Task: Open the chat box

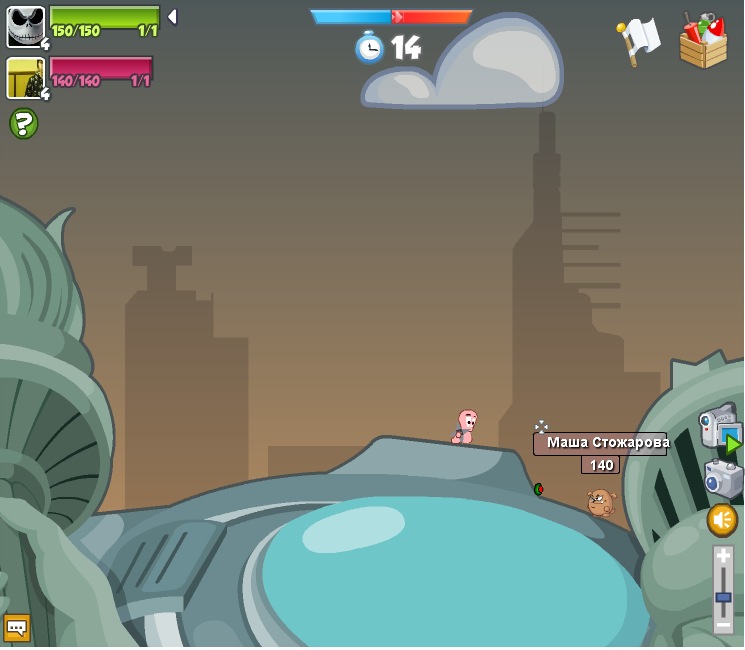Action: click(17, 627)
